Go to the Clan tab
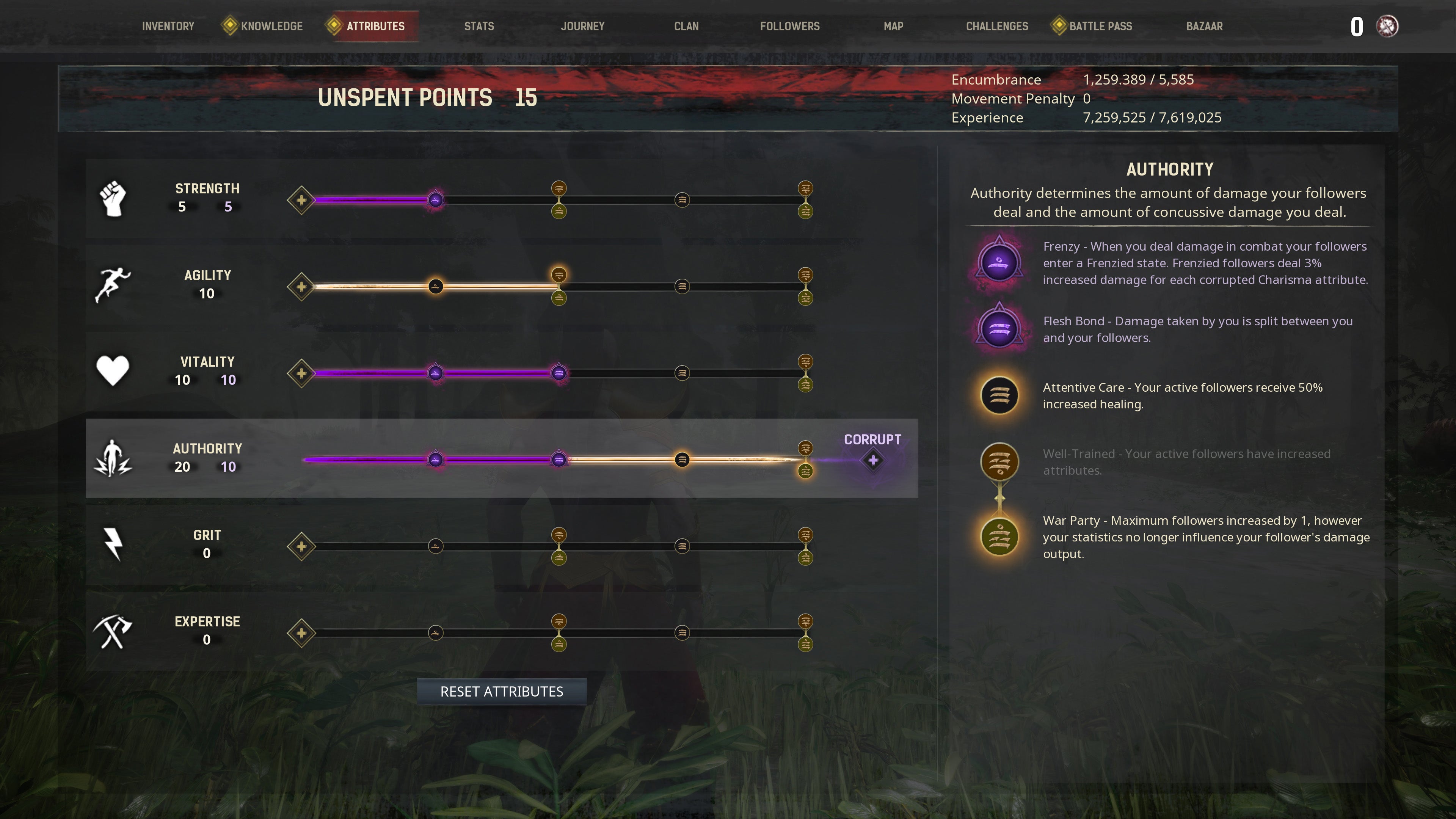 (x=686, y=27)
